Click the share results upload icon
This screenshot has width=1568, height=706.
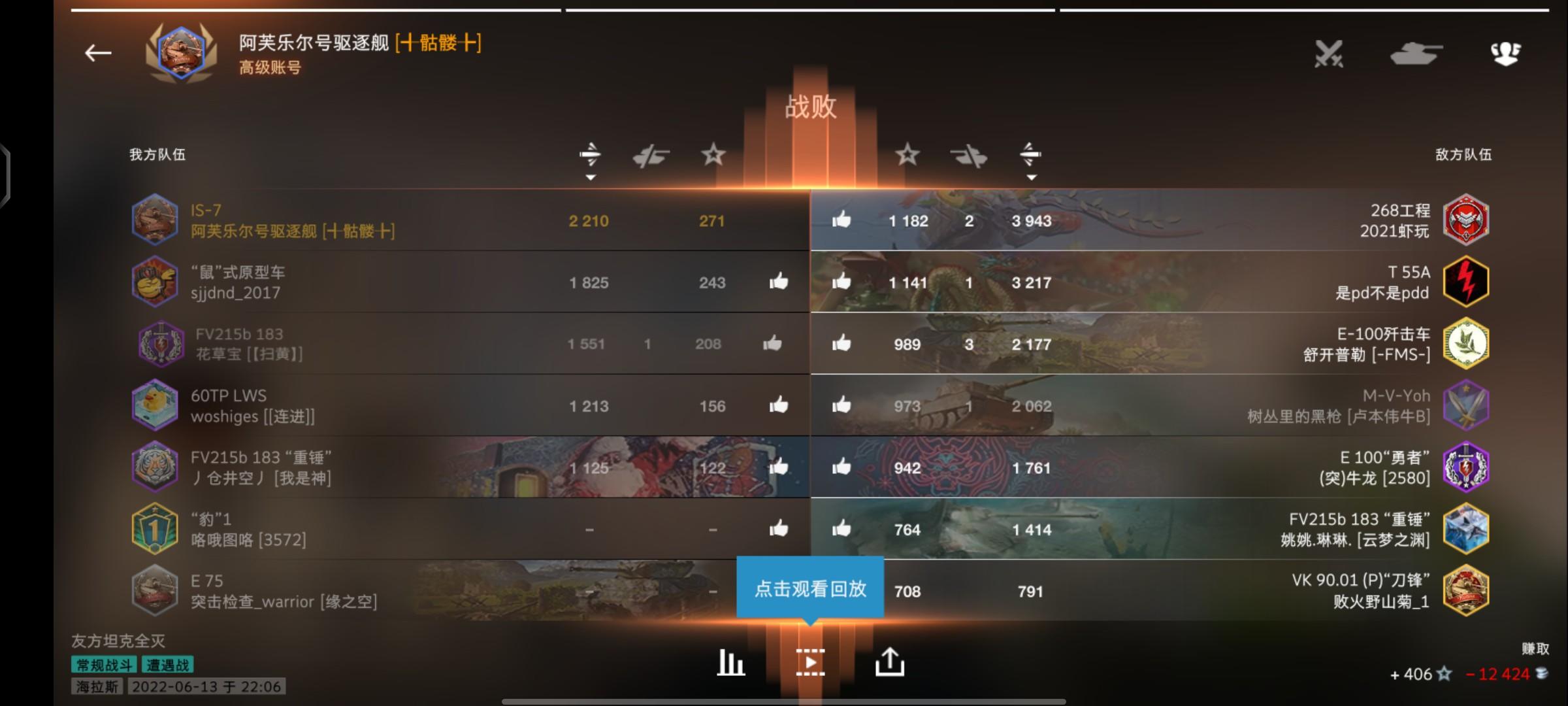click(891, 661)
